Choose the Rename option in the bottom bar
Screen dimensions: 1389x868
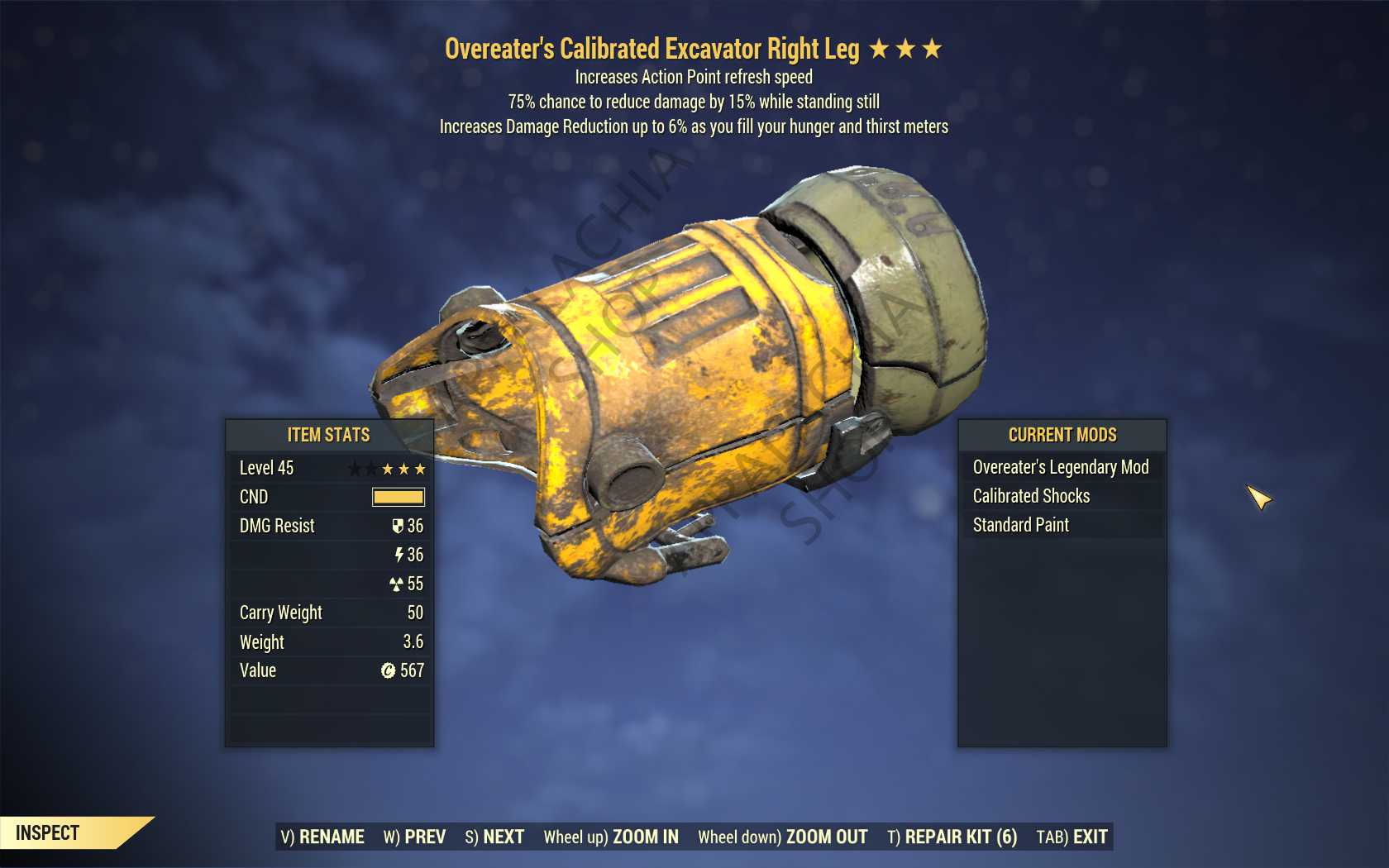(x=322, y=837)
